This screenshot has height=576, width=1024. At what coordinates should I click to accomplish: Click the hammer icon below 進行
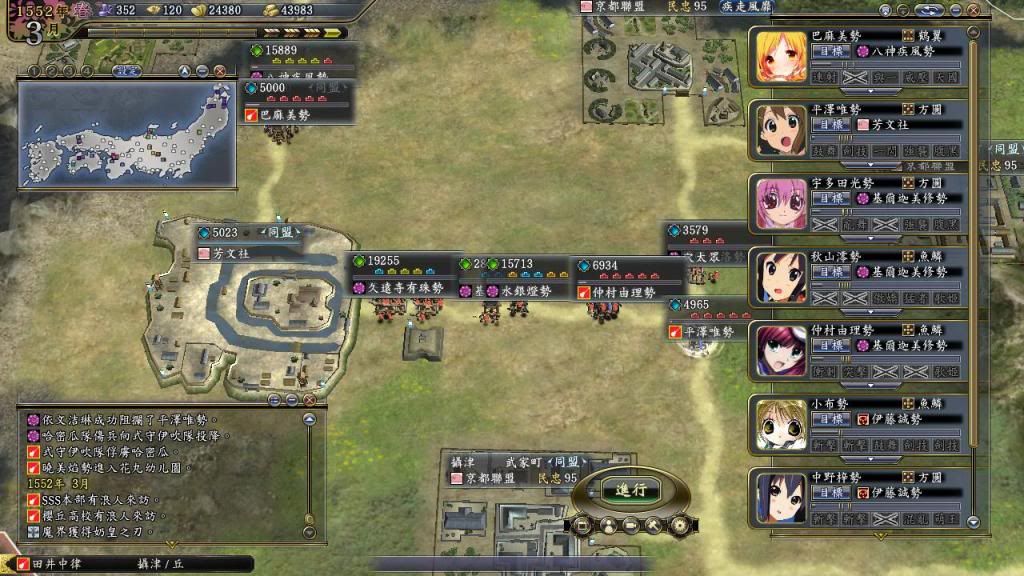coord(655,524)
